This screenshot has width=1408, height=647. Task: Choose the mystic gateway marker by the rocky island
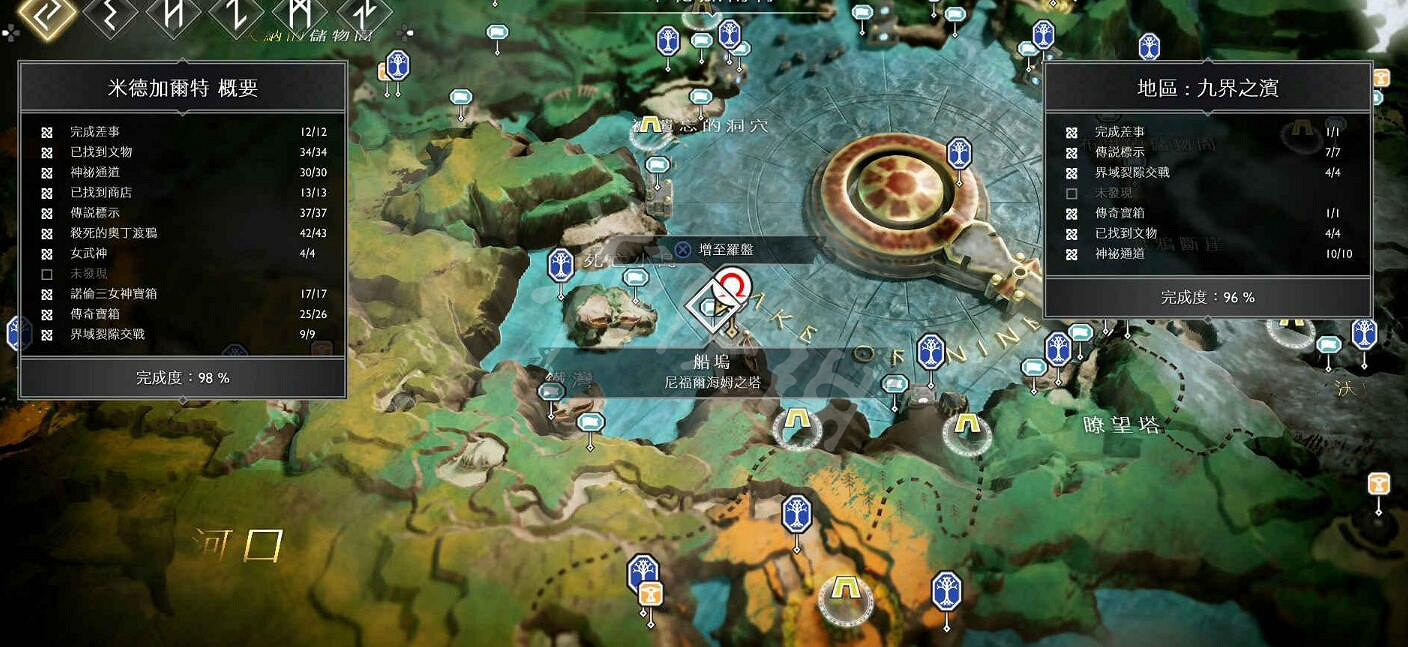click(x=561, y=266)
